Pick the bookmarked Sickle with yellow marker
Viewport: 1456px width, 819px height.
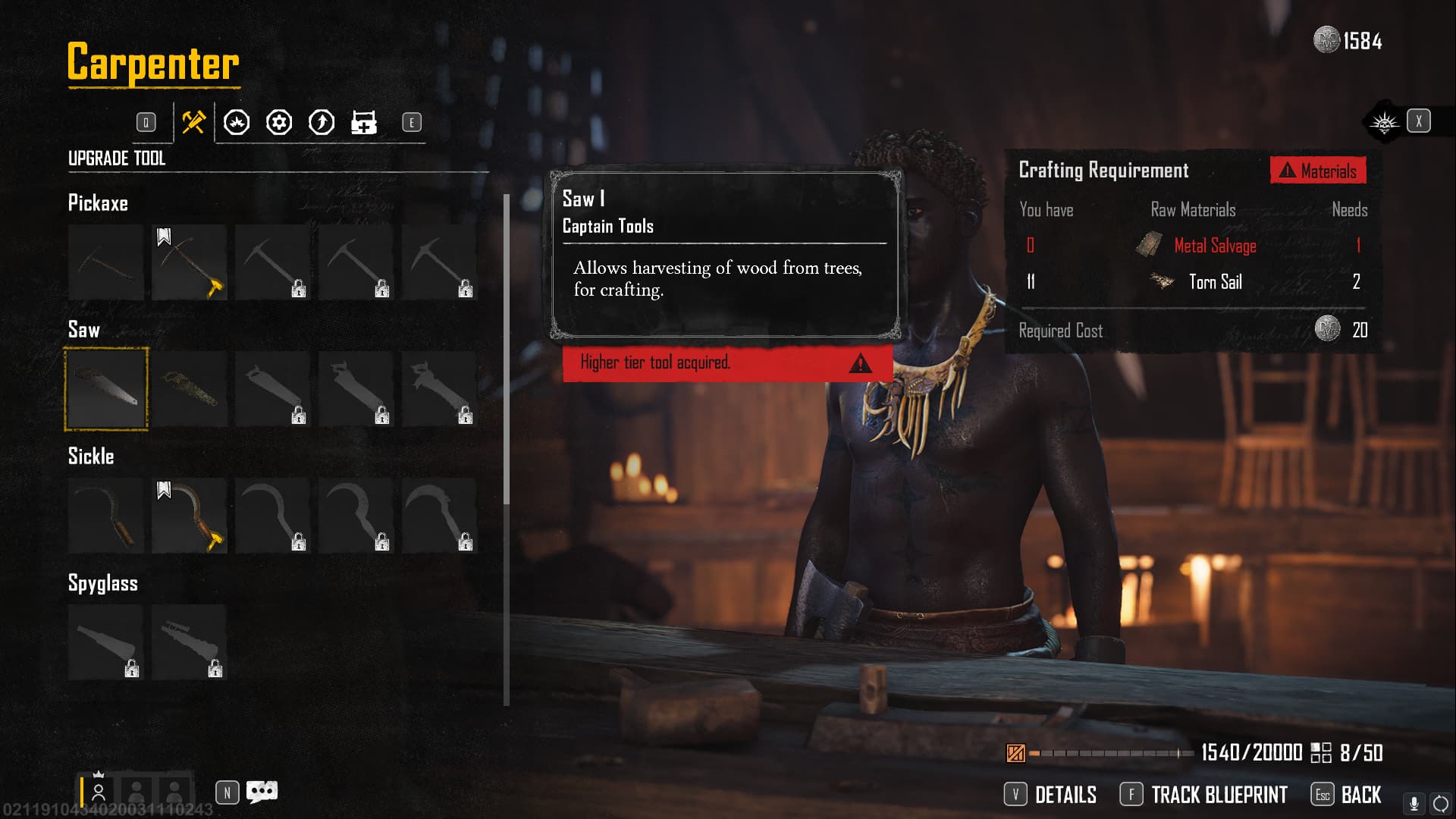point(190,516)
